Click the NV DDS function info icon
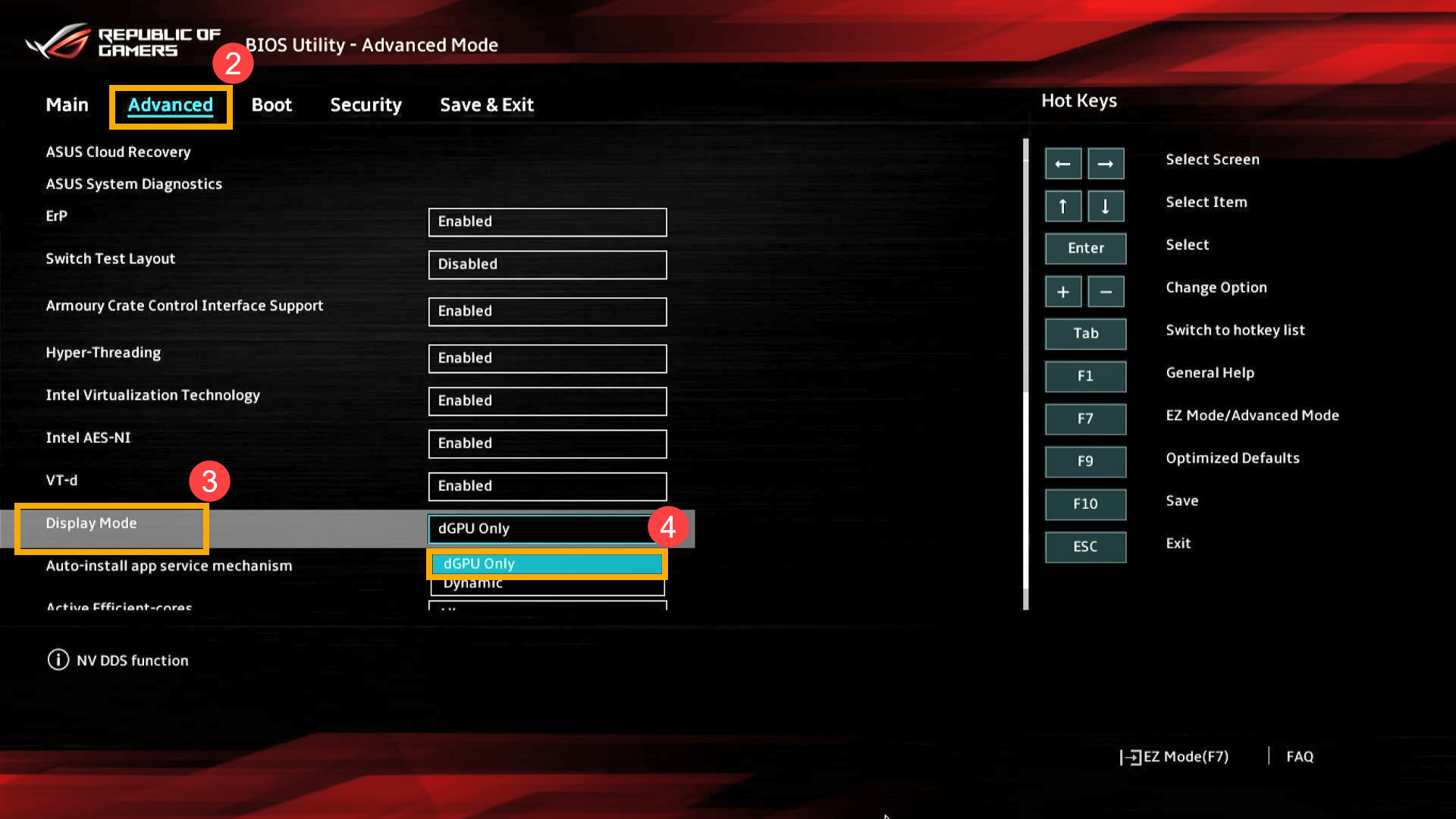 click(58, 660)
